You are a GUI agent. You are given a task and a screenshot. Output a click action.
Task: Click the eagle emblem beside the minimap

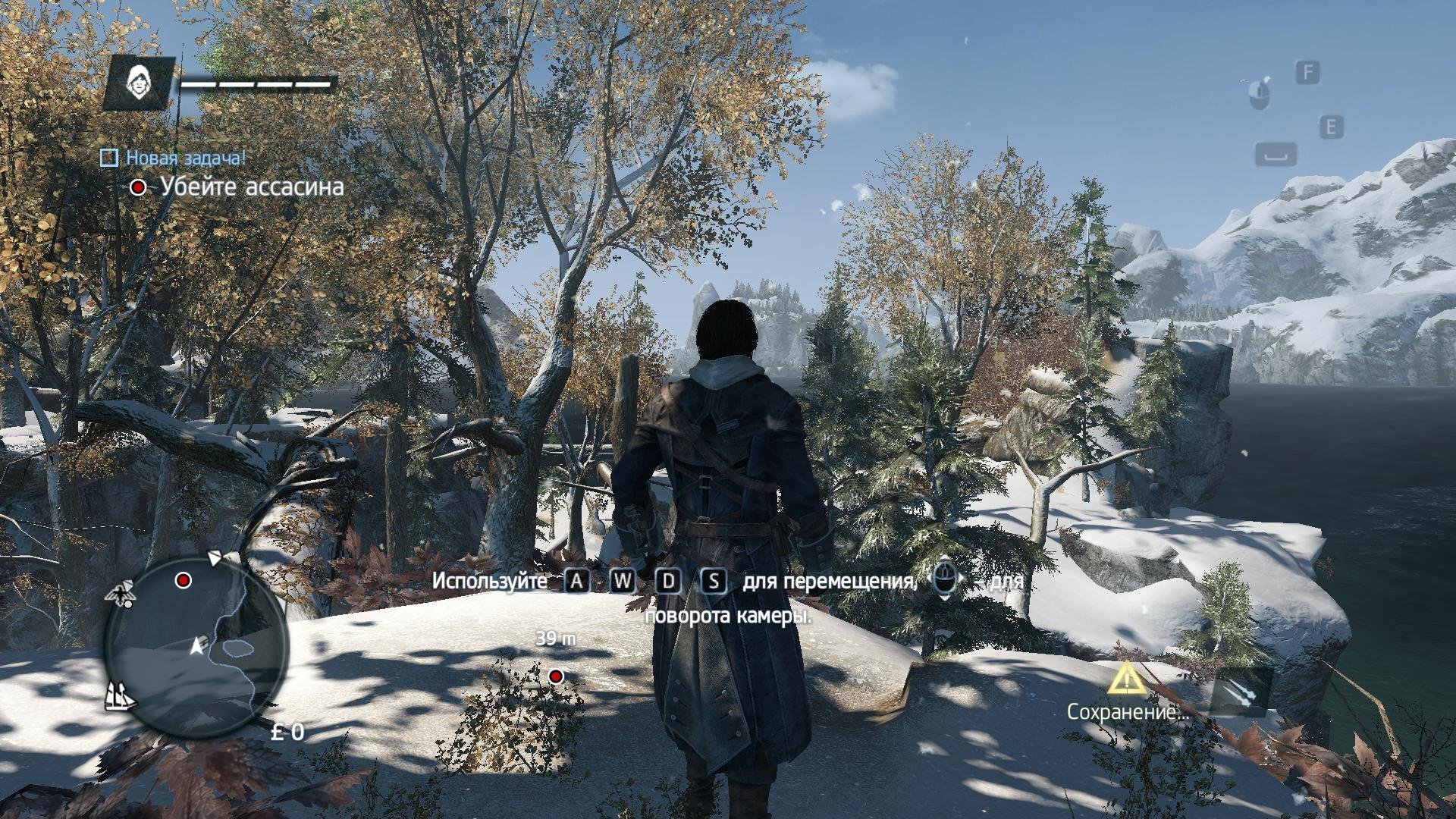tap(121, 593)
